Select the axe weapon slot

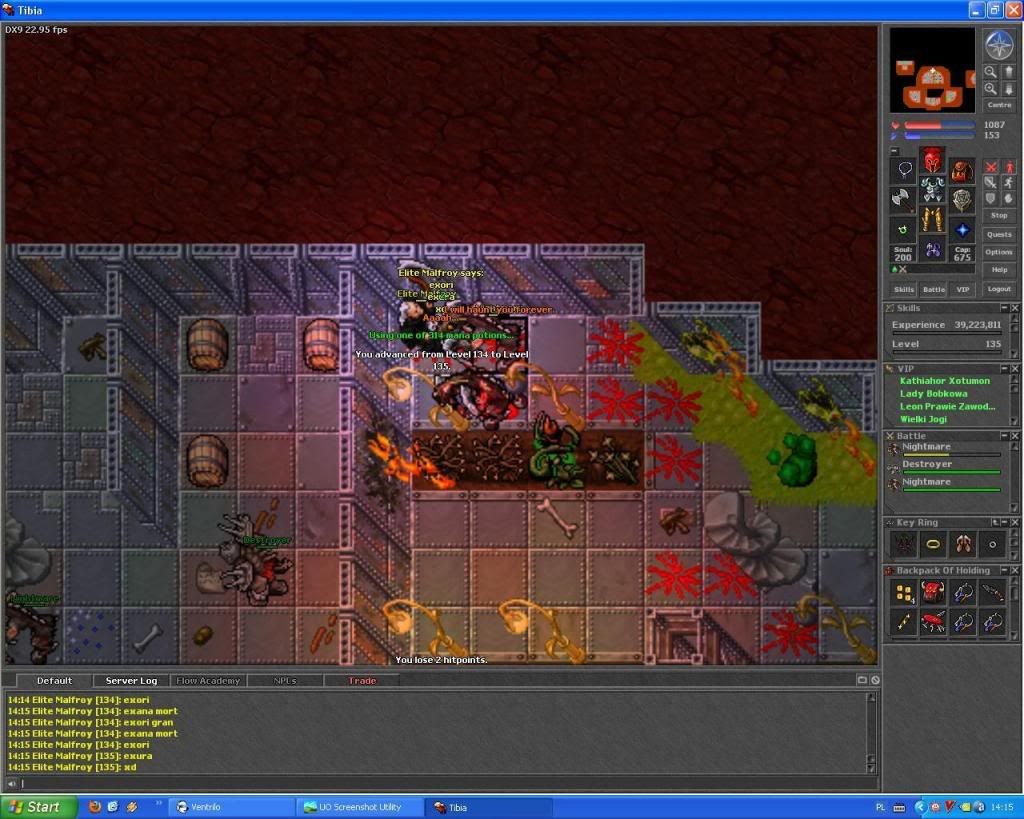903,199
